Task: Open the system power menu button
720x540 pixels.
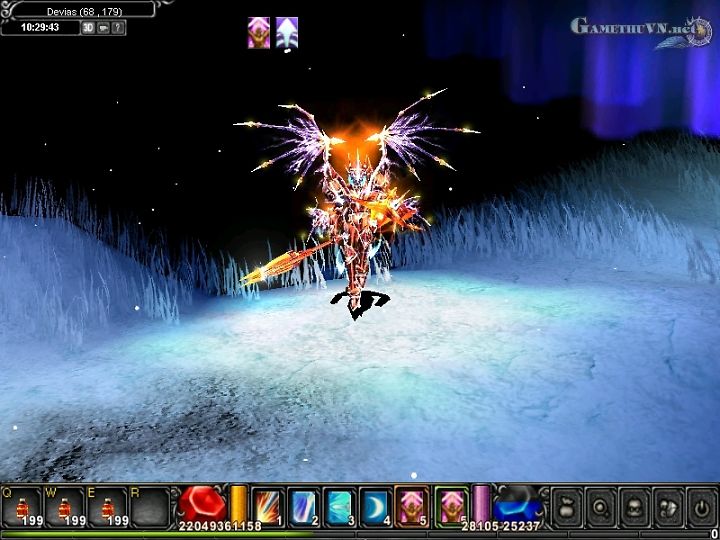Action: tap(702, 506)
